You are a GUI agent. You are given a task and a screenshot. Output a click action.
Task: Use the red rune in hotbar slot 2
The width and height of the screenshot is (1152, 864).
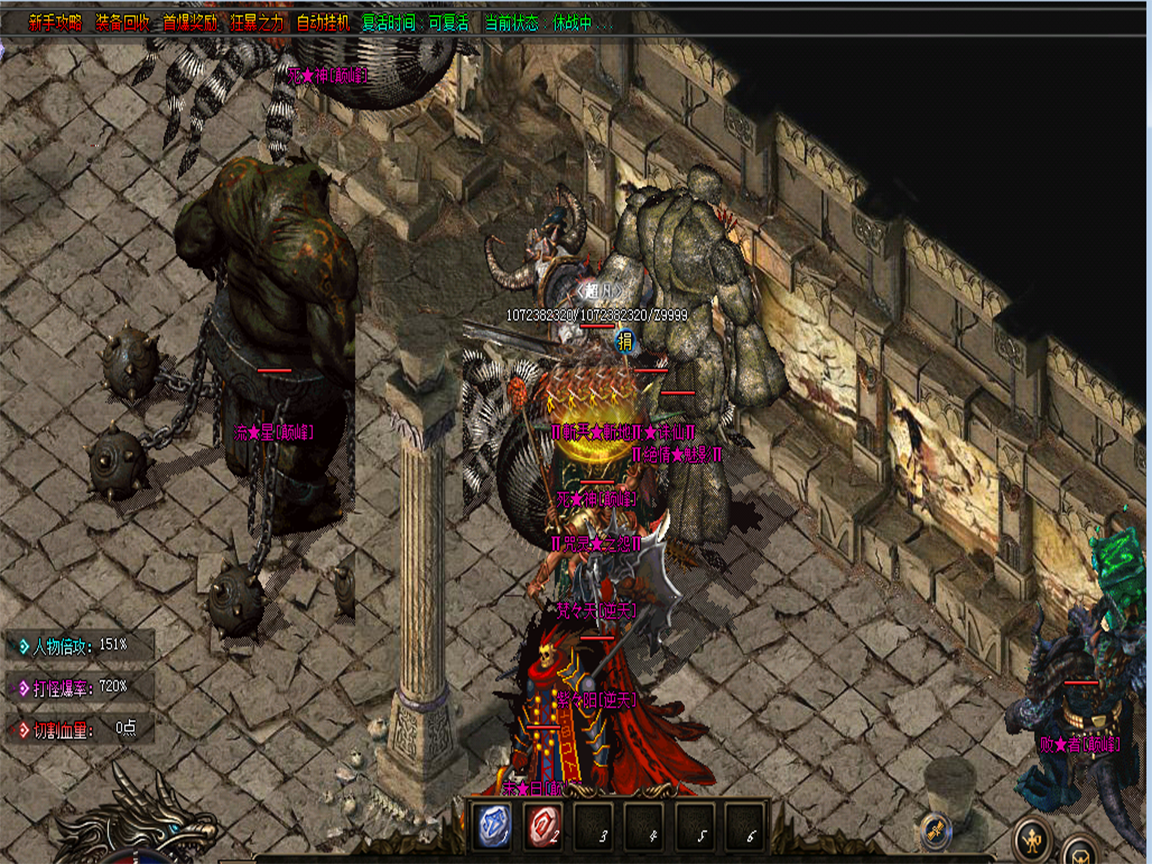(544, 826)
